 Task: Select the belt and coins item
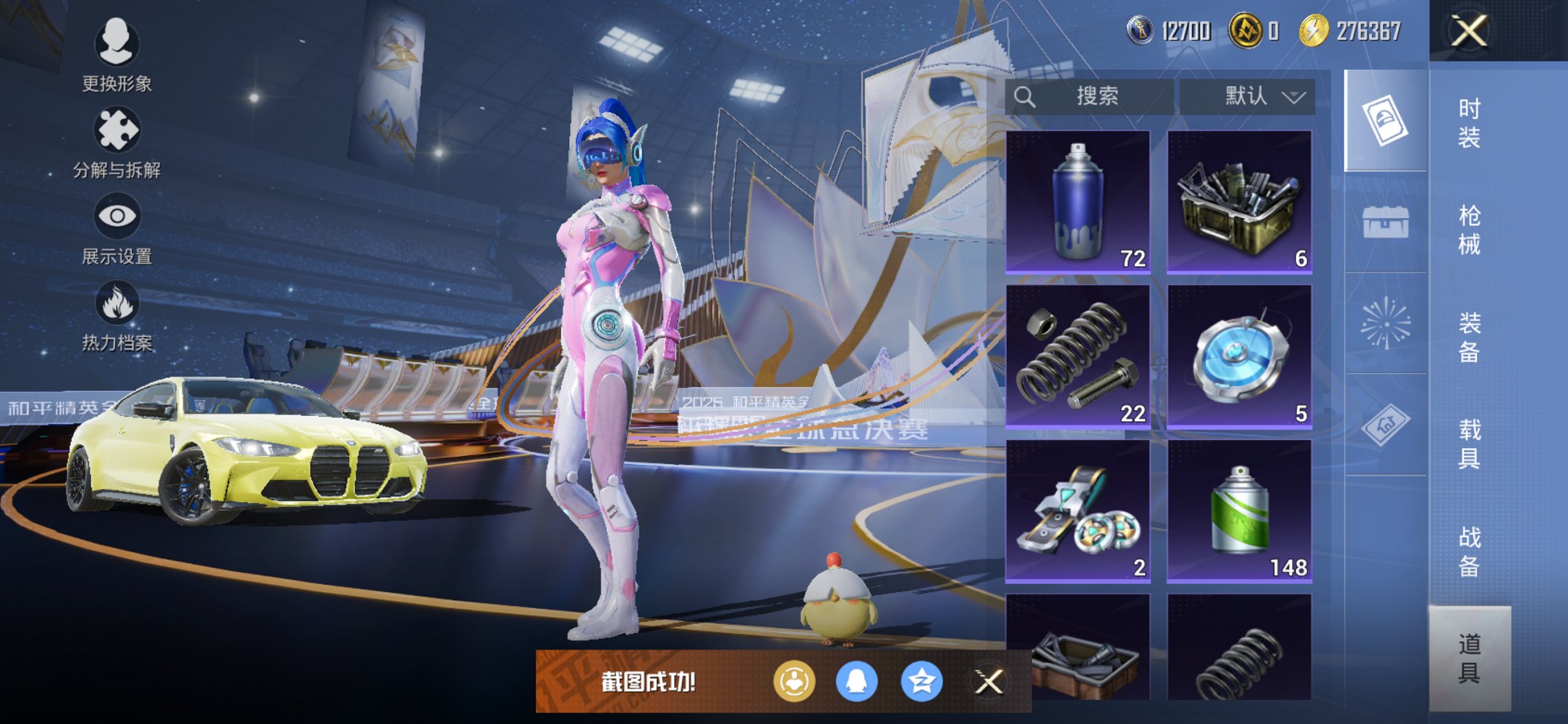coord(1078,511)
